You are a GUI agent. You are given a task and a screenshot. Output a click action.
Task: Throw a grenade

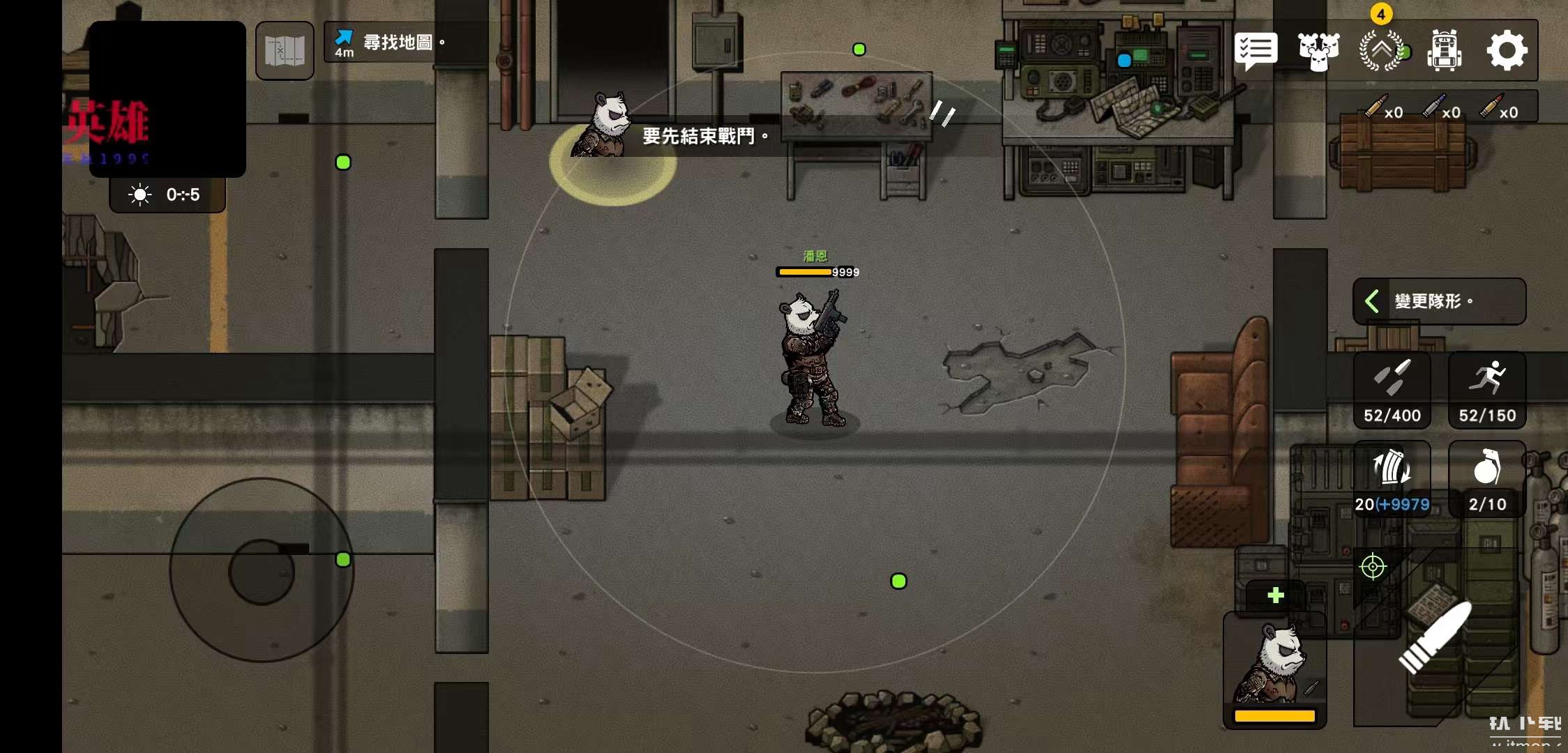click(1487, 480)
